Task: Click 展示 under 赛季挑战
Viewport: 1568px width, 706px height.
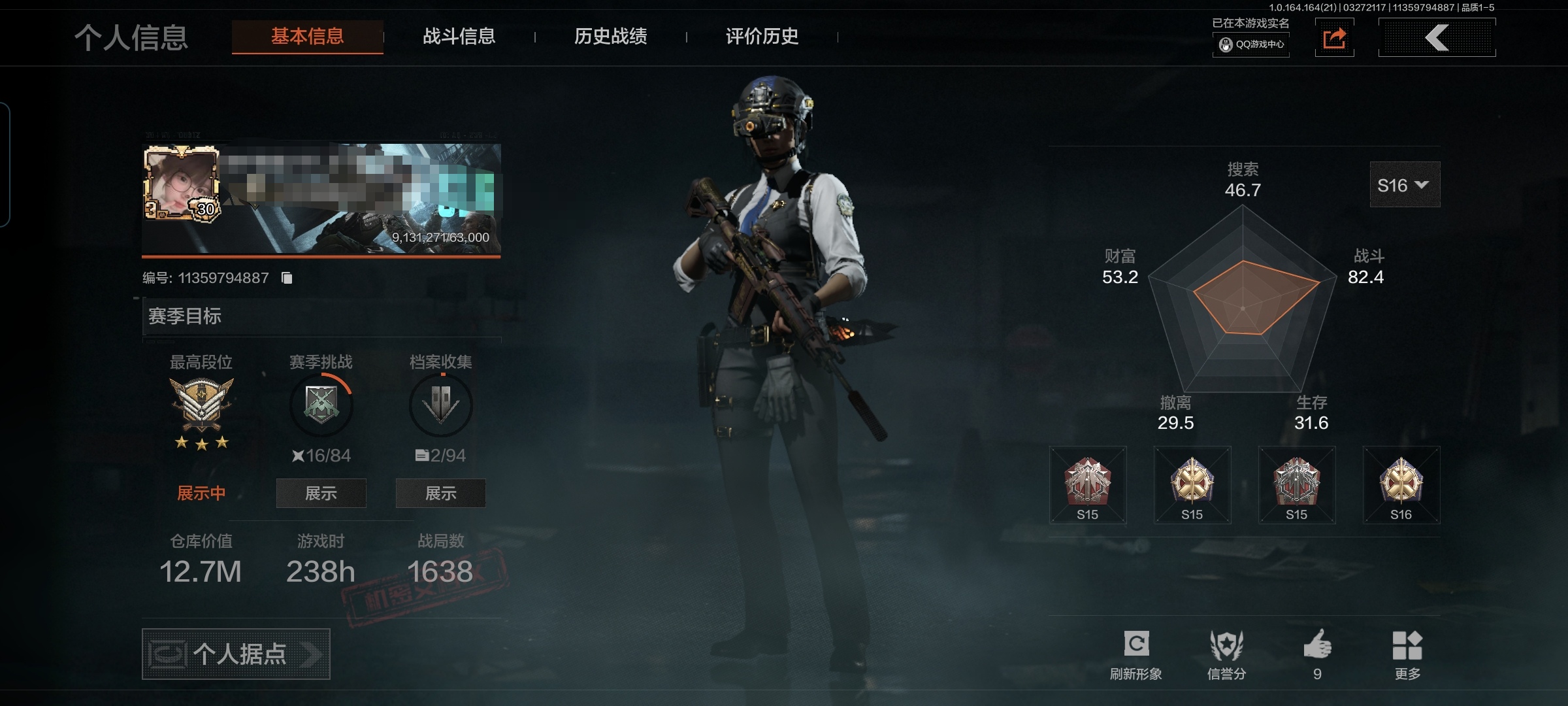Action: click(321, 493)
